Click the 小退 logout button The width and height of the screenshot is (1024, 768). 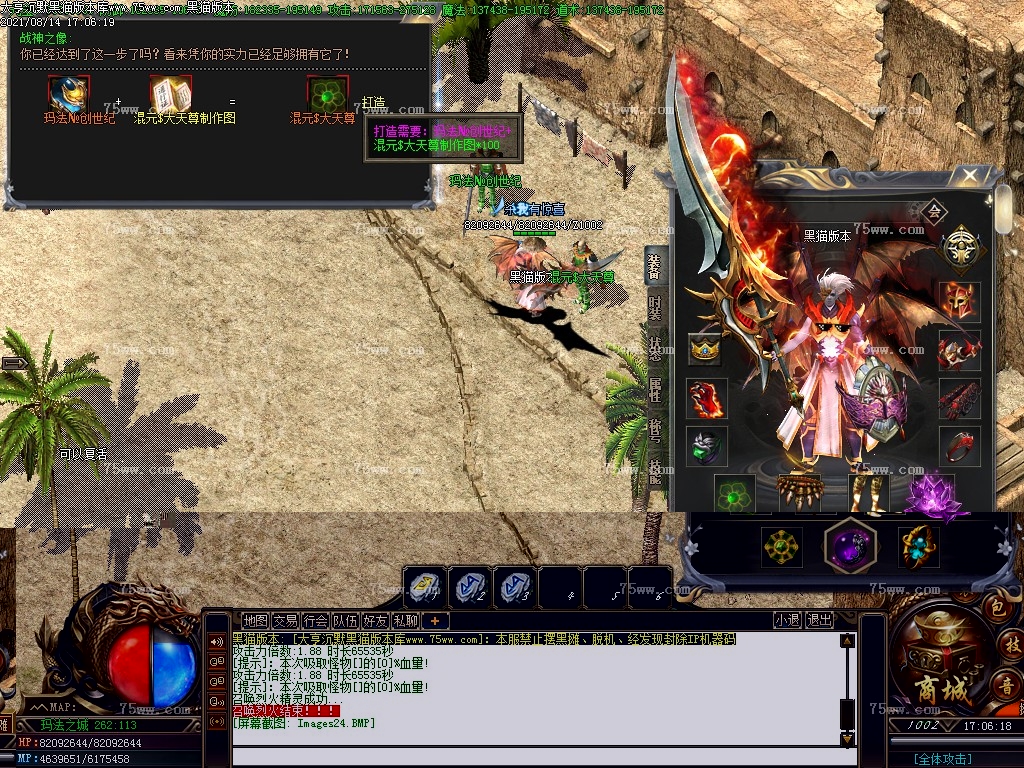787,620
